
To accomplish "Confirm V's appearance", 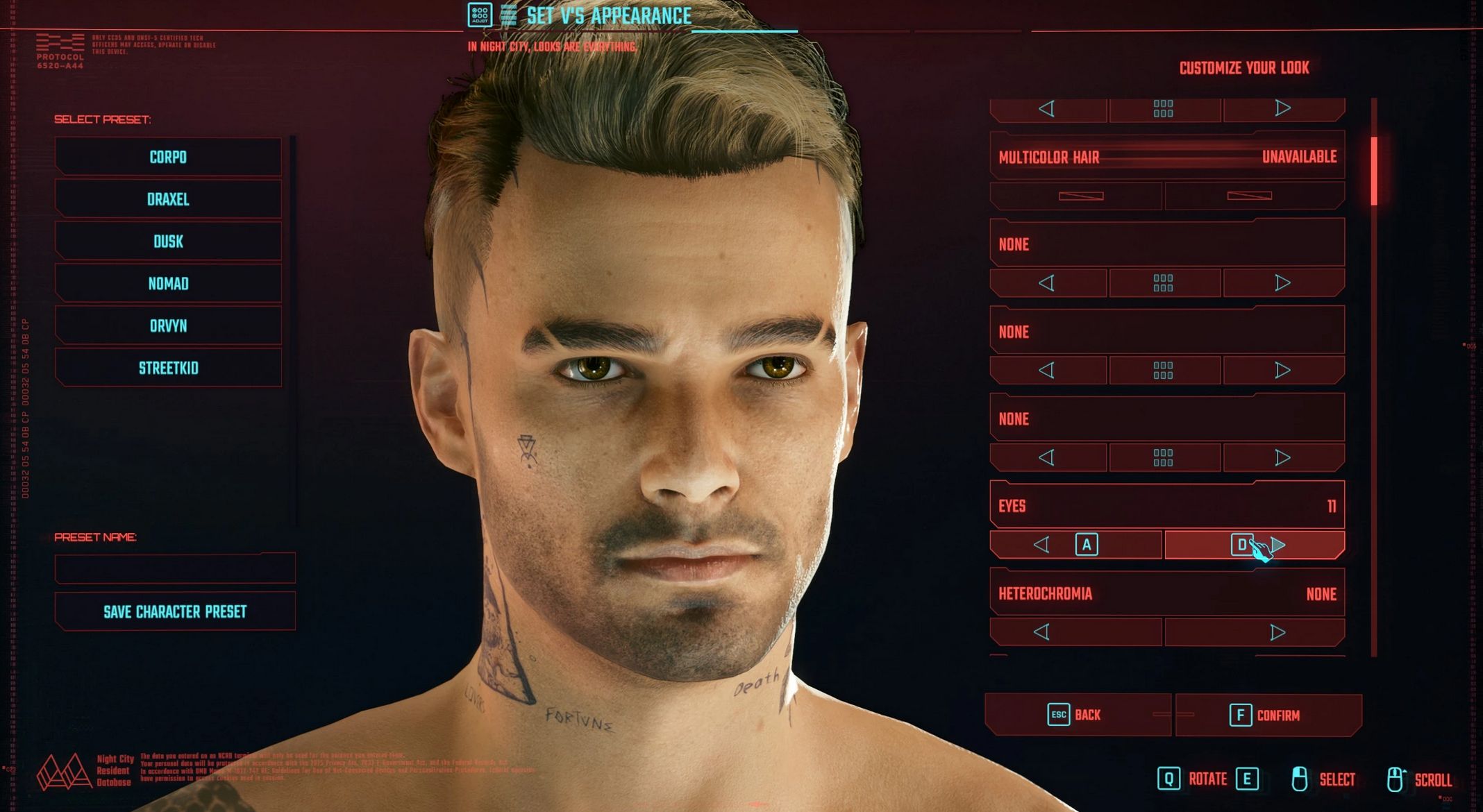I will pyautogui.click(x=1268, y=715).
